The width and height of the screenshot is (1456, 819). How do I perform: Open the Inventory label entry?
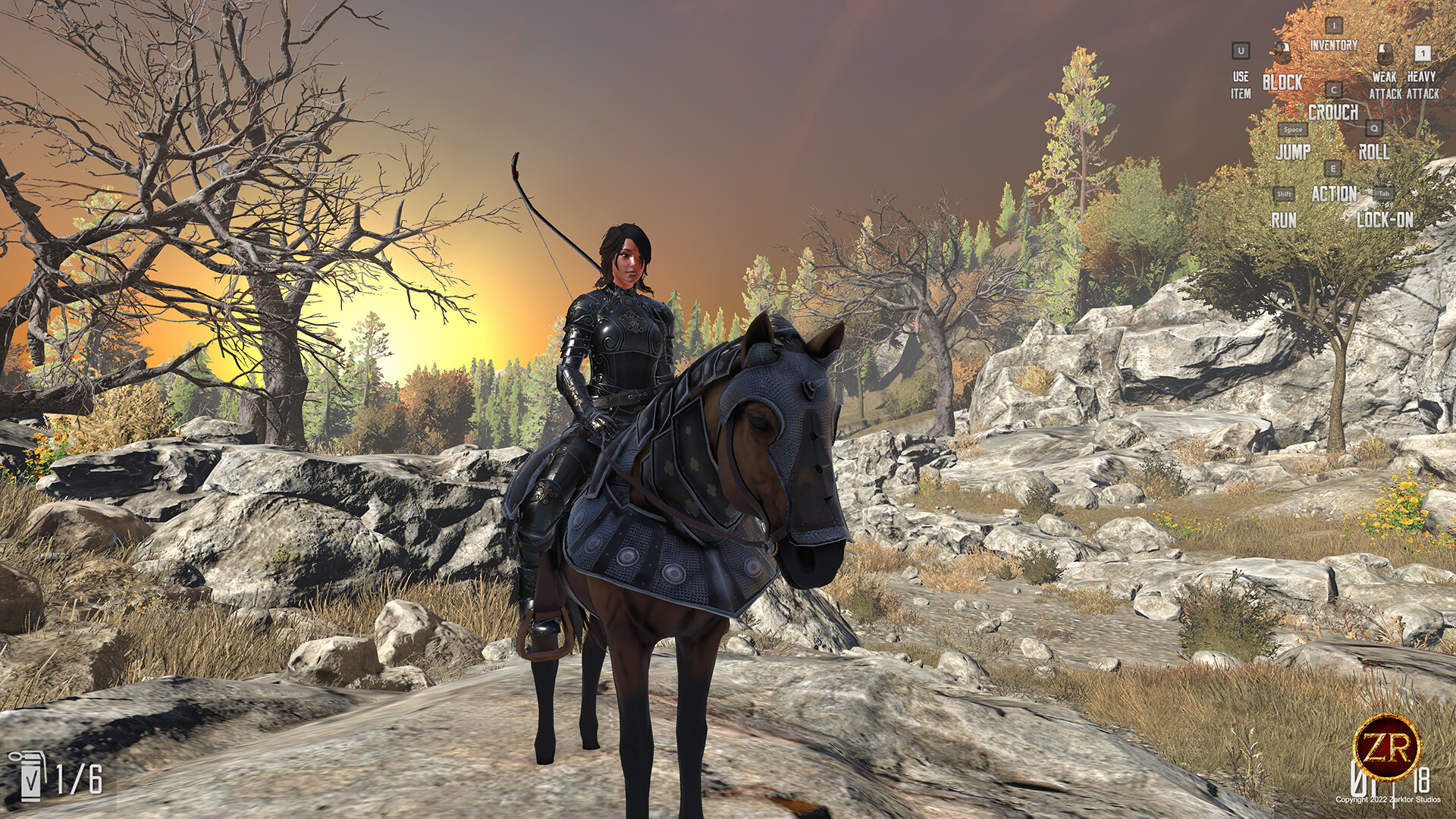(x=1333, y=45)
